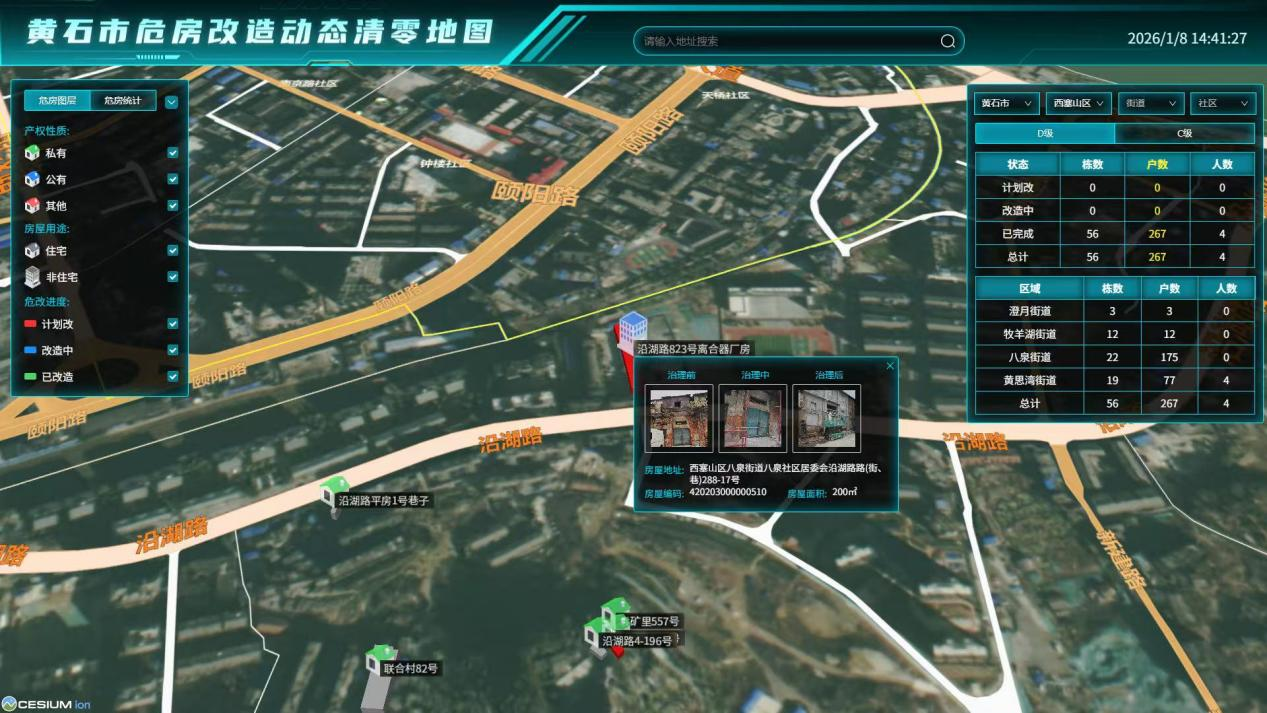The image size is (1267, 713).
Task: Open the 治理前 photo thumbnail
Action: click(x=679, y=419)
